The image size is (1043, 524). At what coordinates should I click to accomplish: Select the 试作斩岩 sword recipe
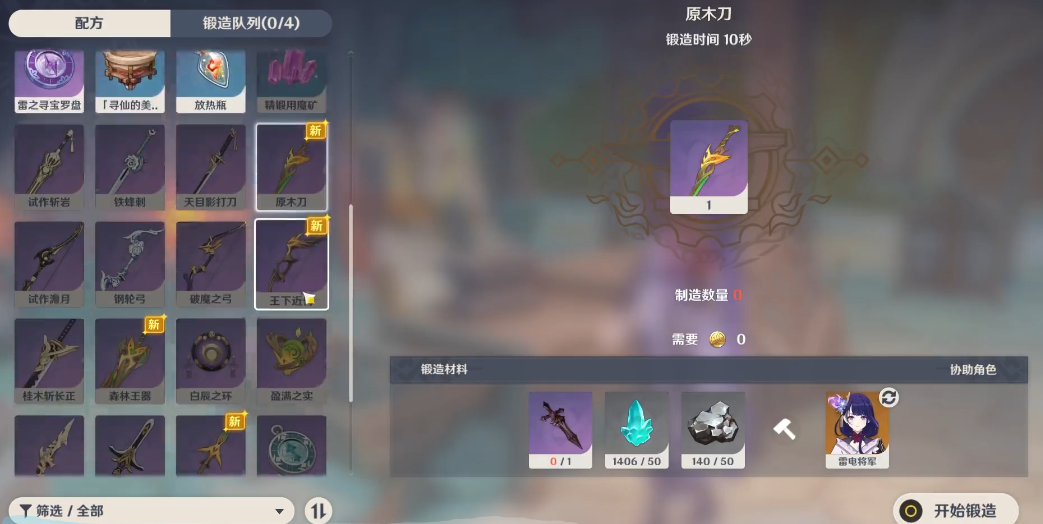pyautogui.click(x=49, y=166)
